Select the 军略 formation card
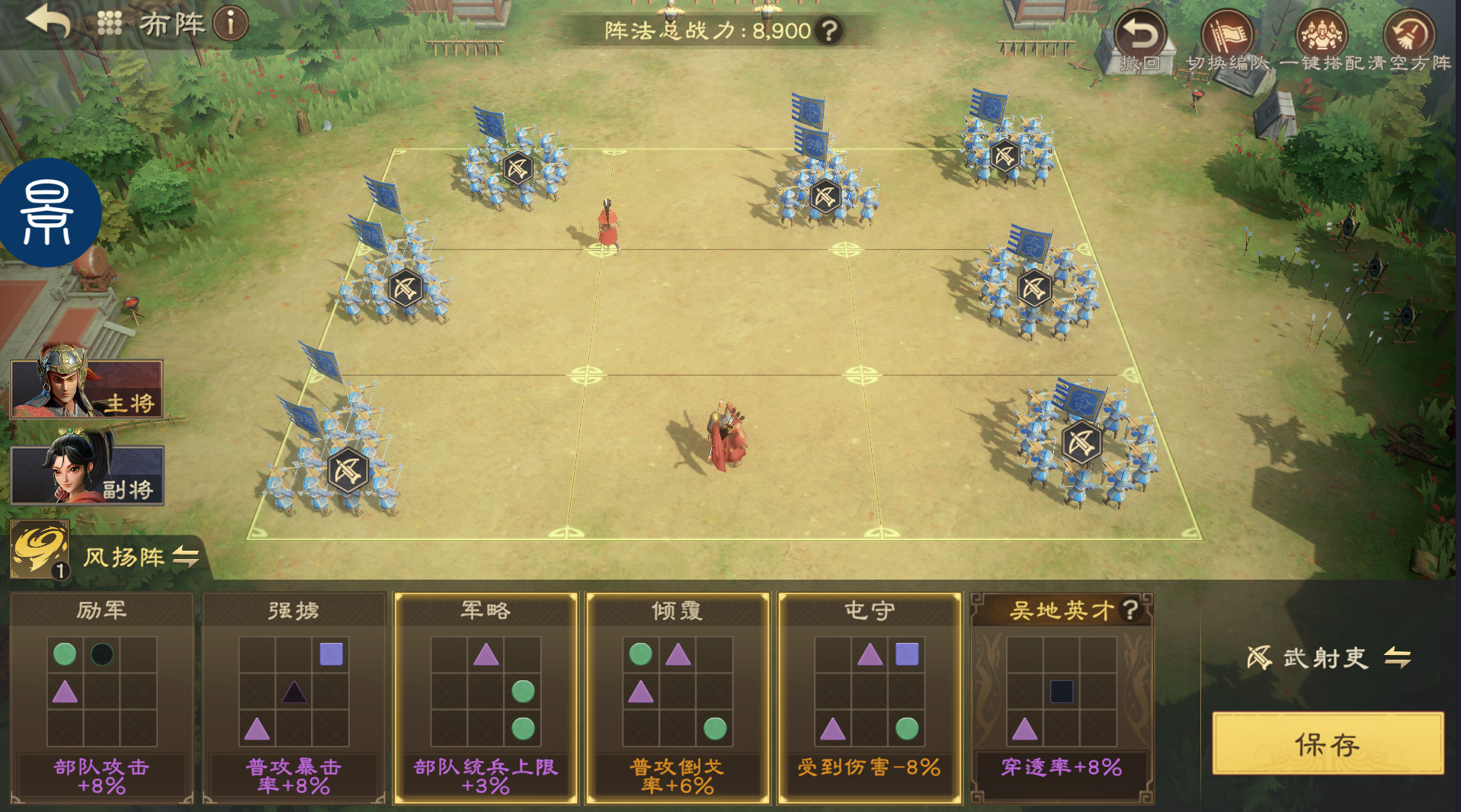 tap(485, 697)
